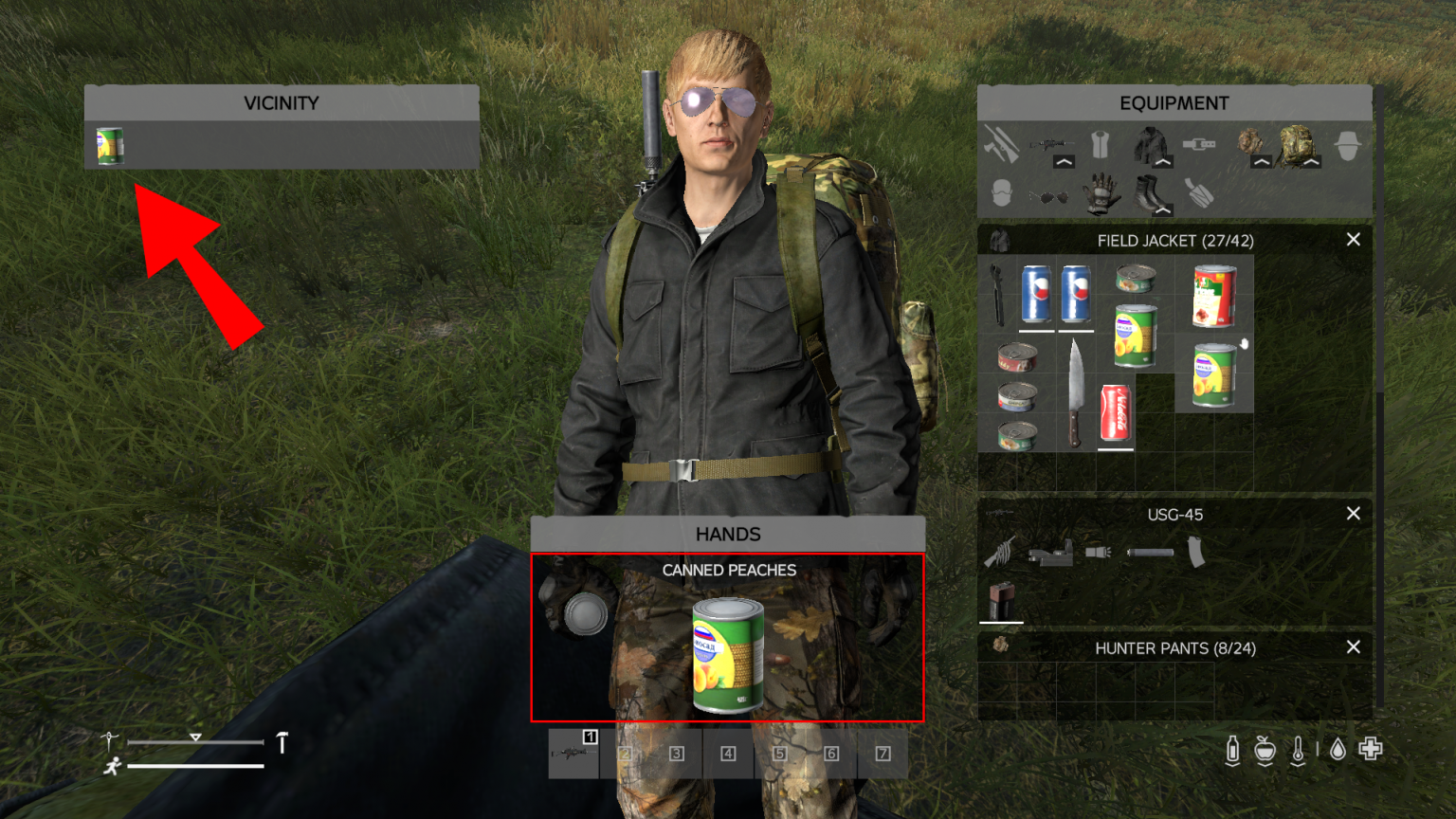Click the thirst bottle status icon
Viewport: 1456px width, 819px height.
[1233, 747]
